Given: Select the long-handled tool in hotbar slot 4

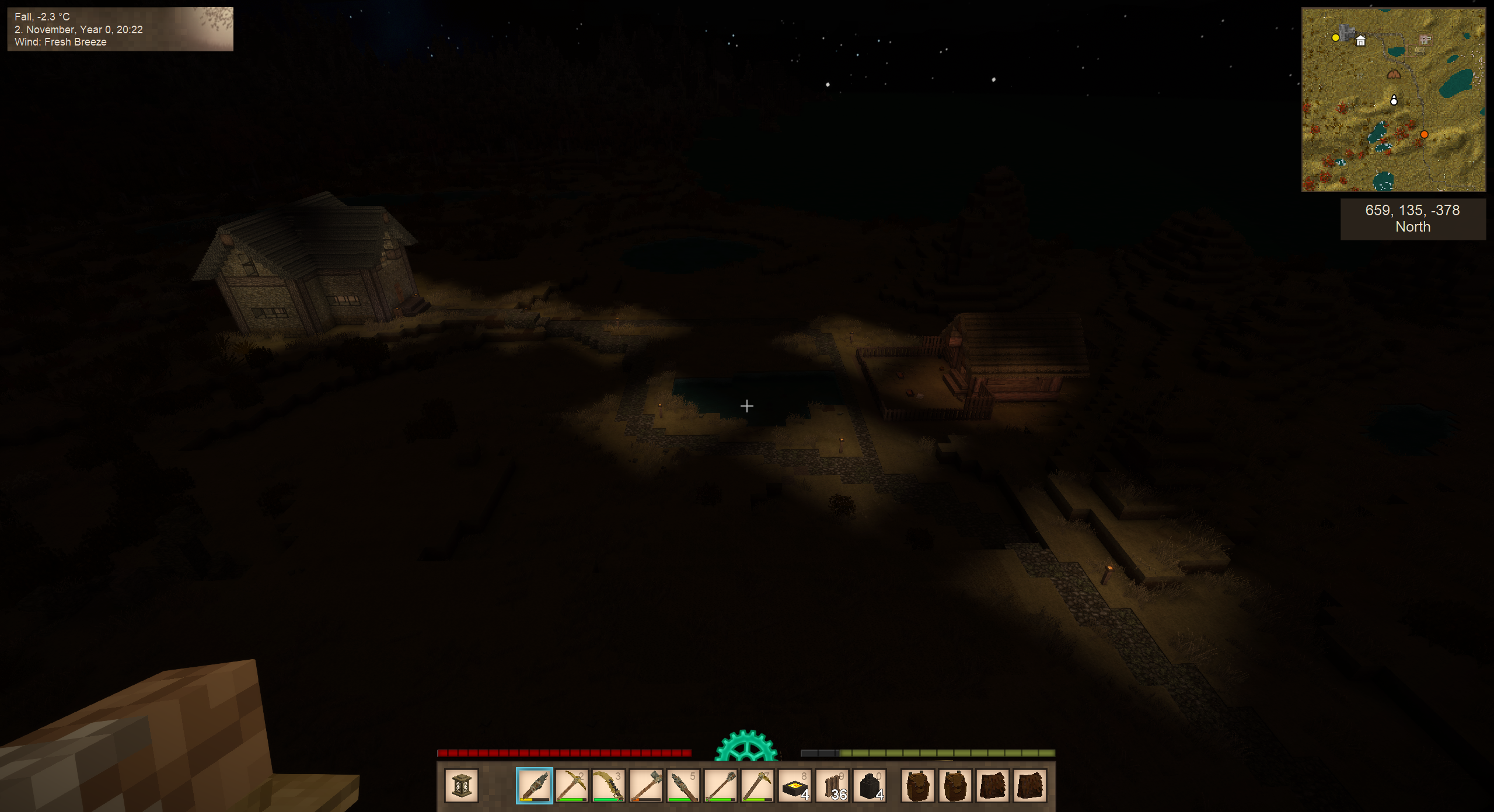Looking at the screenshot, I should coord(646,785).
